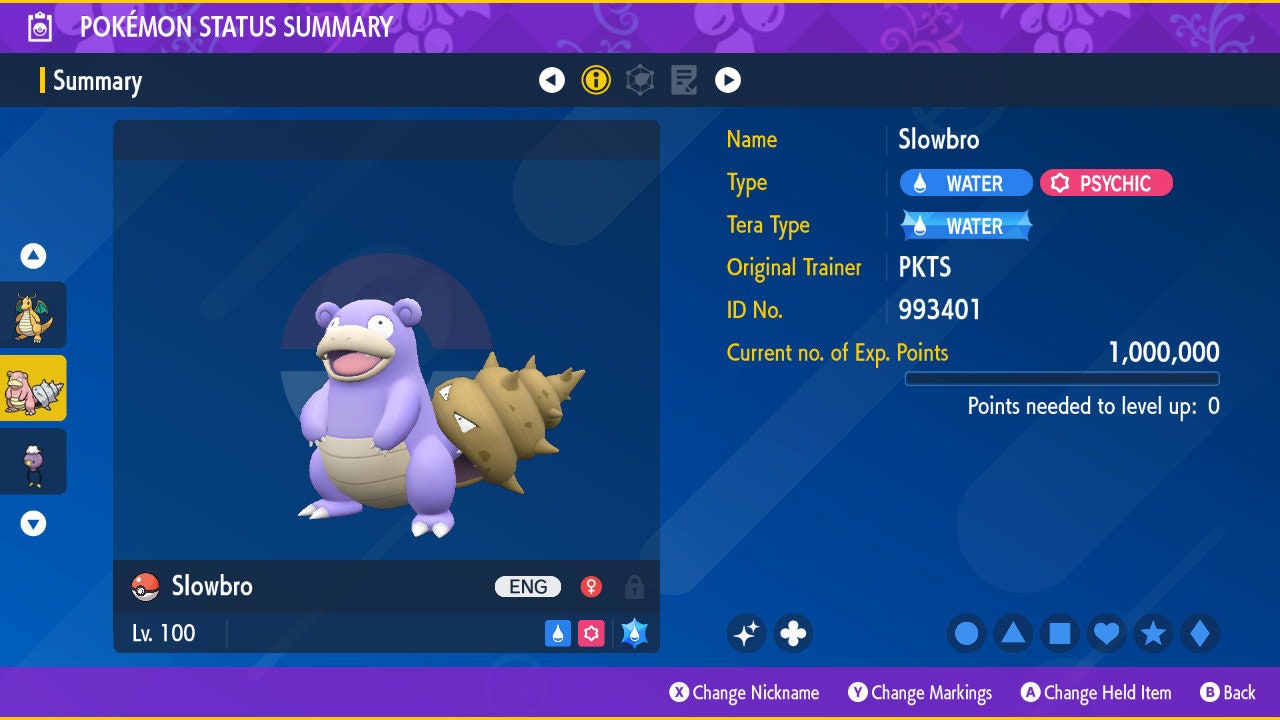Move down the party list with arrow
The height and width of the screenshot is (720, 1280).
click(33, 523)
